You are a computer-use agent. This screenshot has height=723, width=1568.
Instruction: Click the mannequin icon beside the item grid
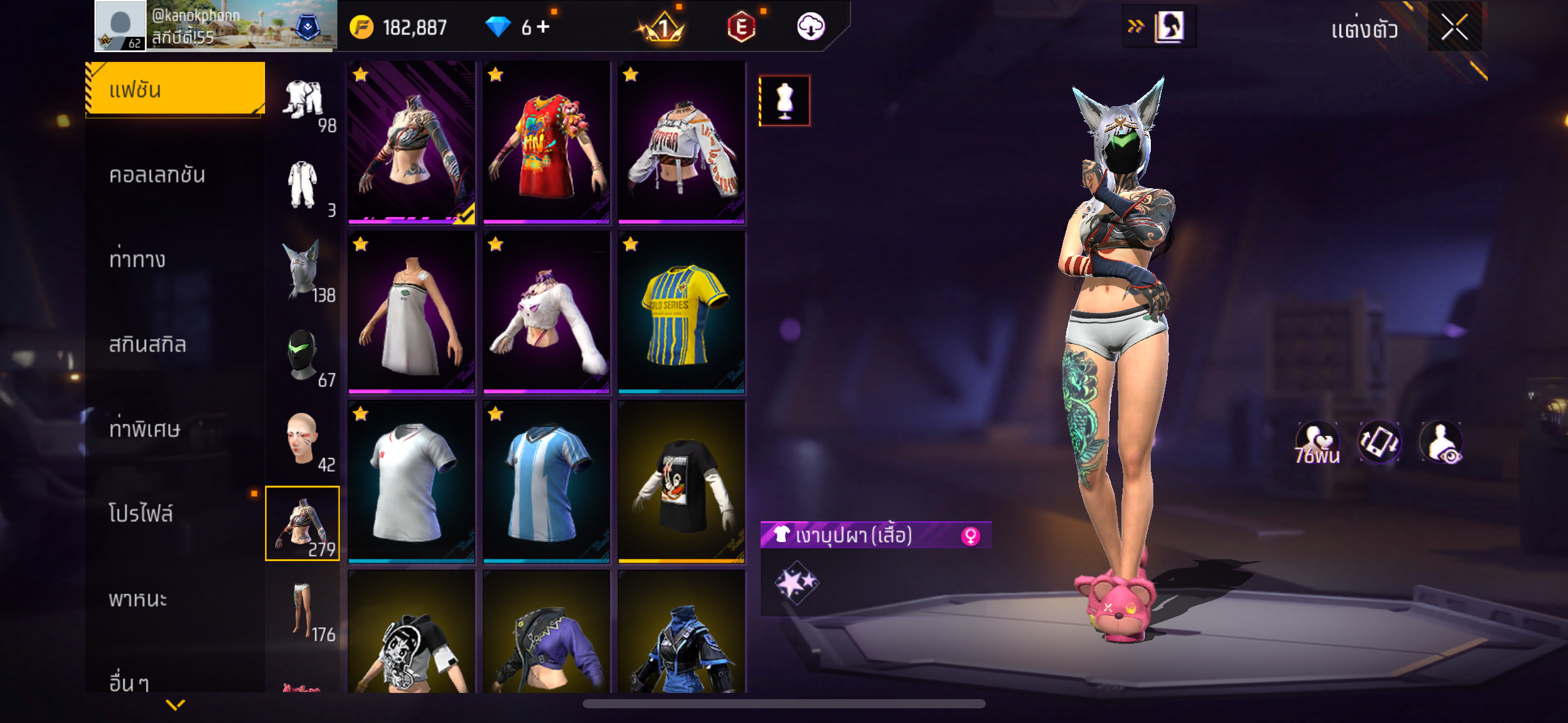[785, 101]
